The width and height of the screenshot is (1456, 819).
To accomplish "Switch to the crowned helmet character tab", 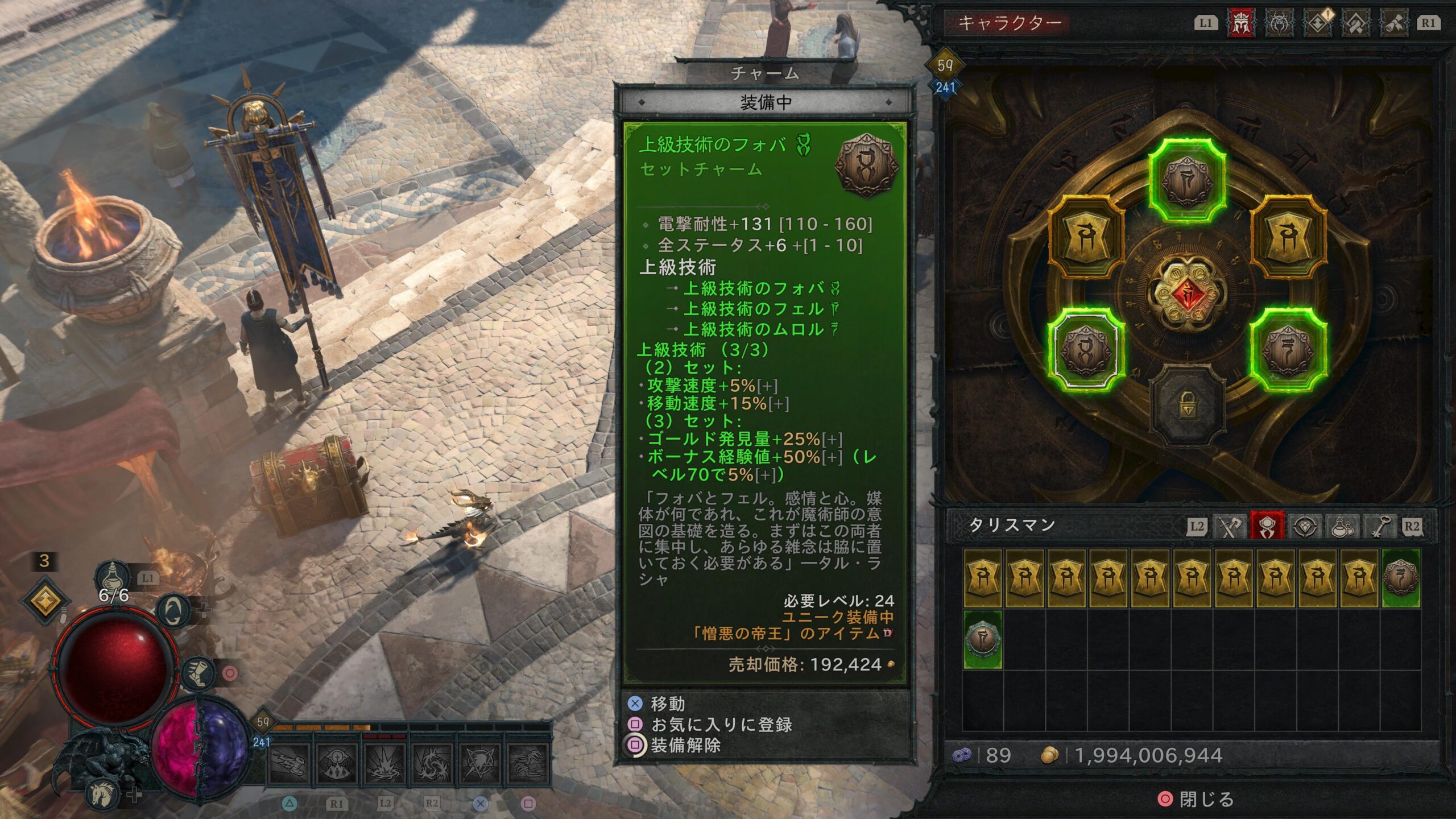I will [1241, 24].
